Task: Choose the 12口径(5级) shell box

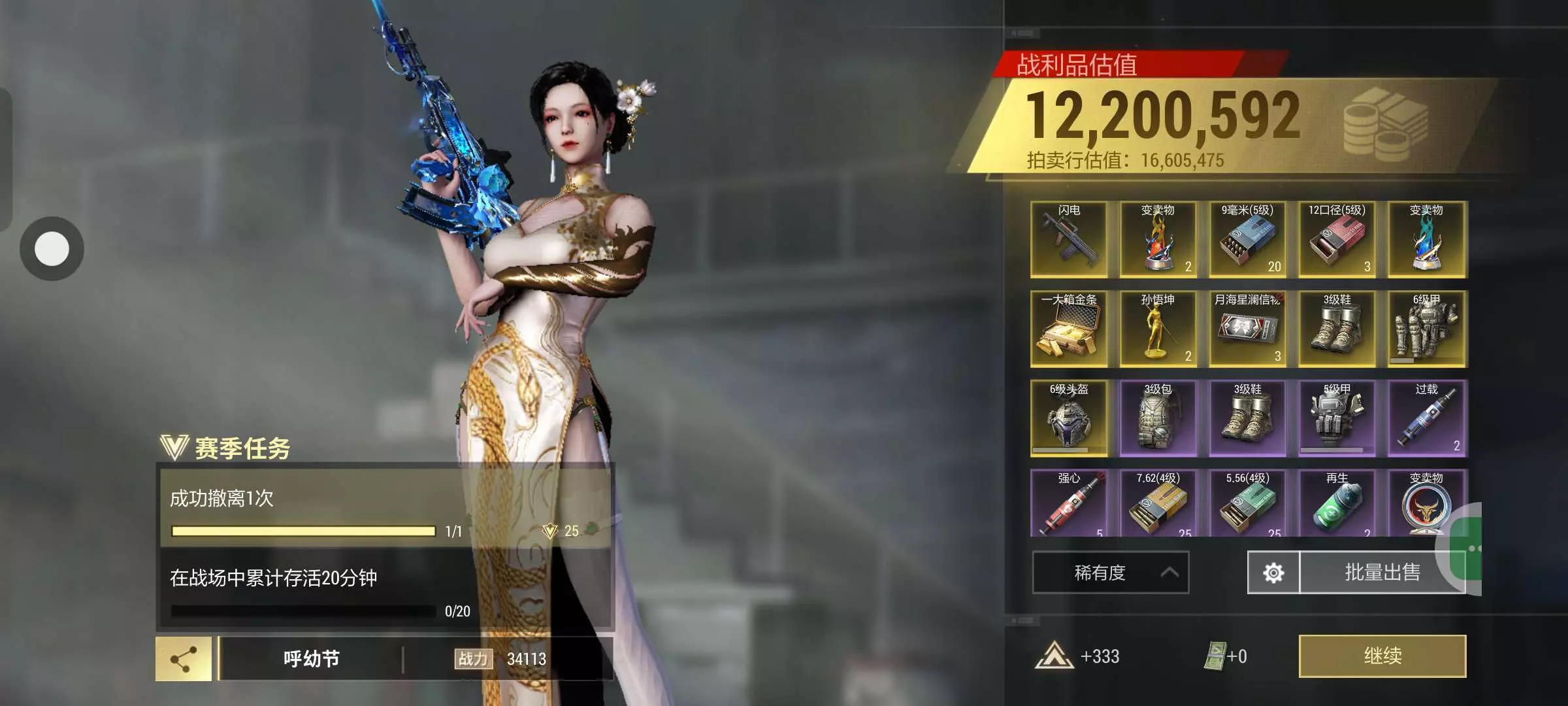Action: click(x=1337, y=239)
